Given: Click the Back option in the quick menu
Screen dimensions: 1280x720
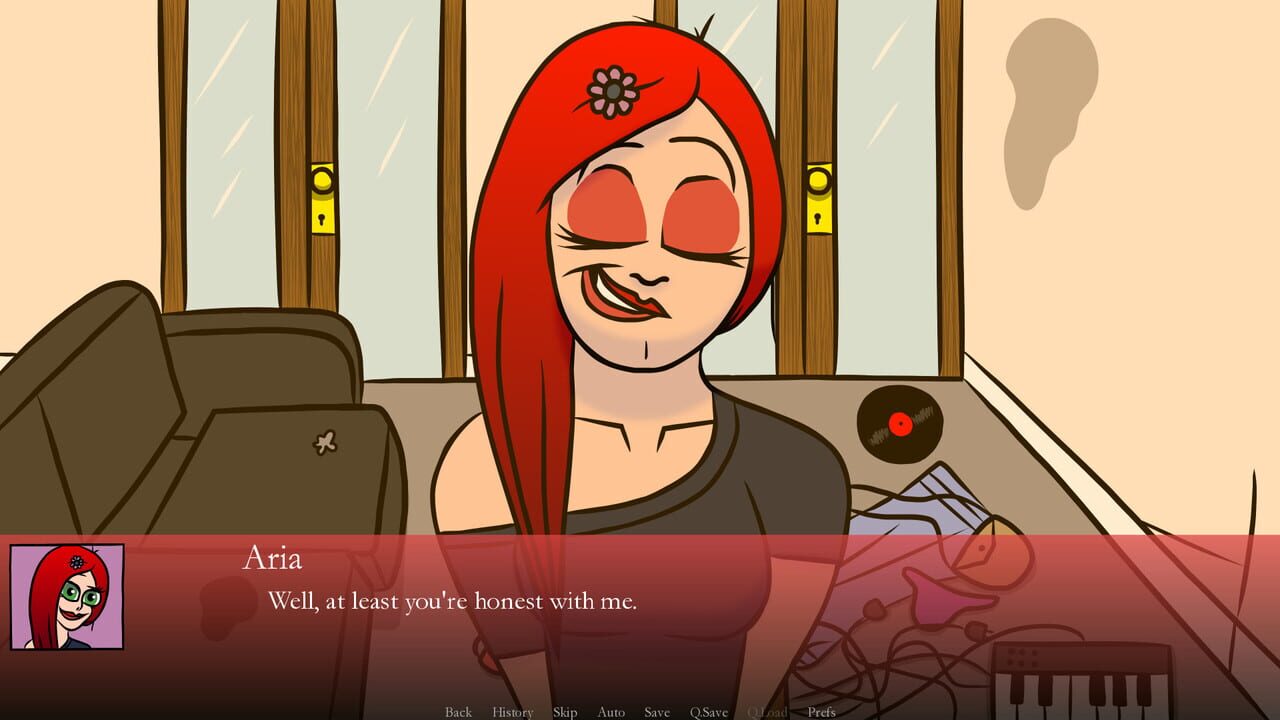Looking at the screenshot, I should pyautogui.click(x=458, y=712).
